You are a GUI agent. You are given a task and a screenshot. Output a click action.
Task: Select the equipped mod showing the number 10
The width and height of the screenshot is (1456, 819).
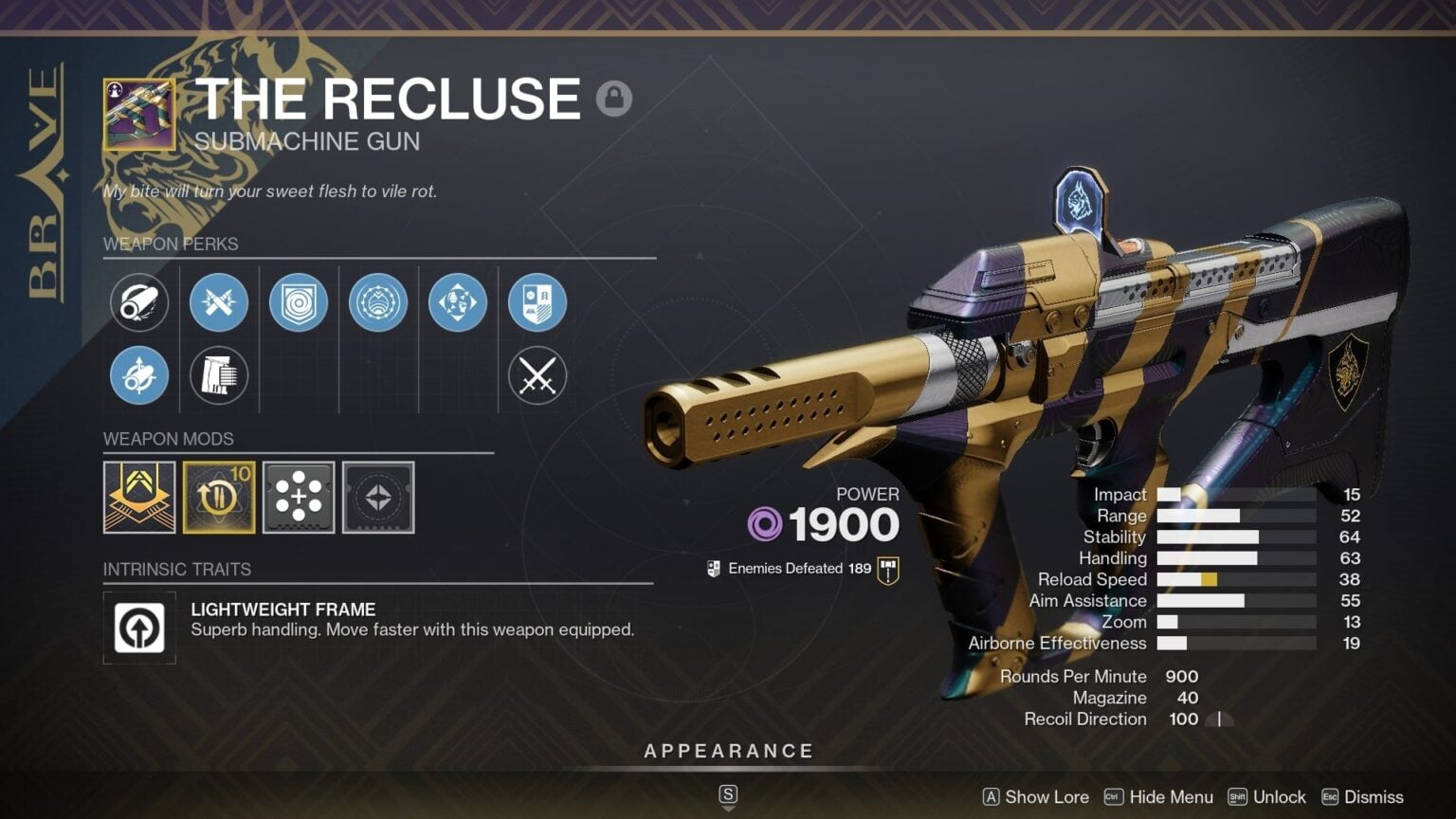[219, 497]
